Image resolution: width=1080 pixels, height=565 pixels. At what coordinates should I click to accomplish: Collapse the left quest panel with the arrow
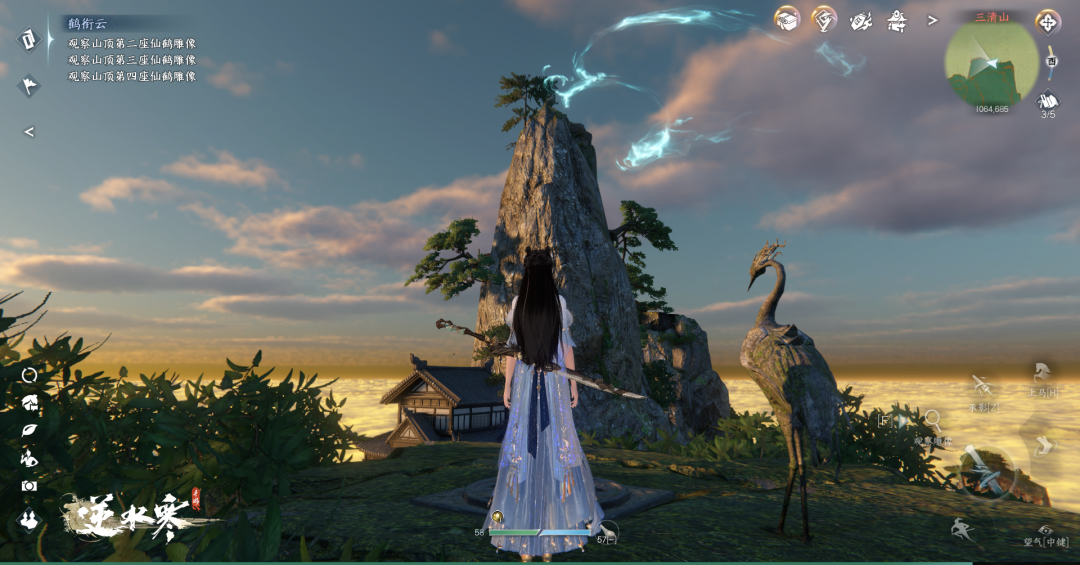[29, 132]
